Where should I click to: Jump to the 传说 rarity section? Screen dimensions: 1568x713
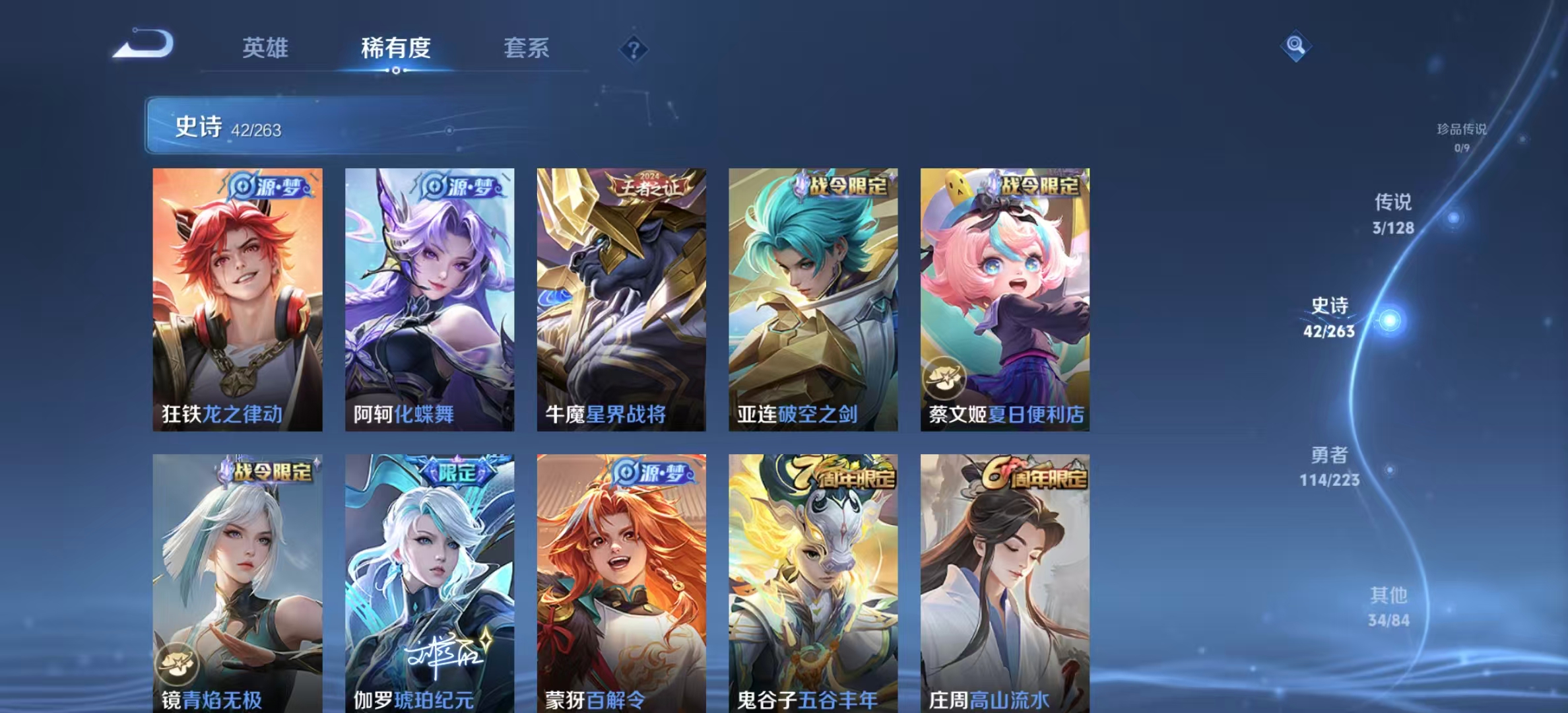[x=1393, y=213]
